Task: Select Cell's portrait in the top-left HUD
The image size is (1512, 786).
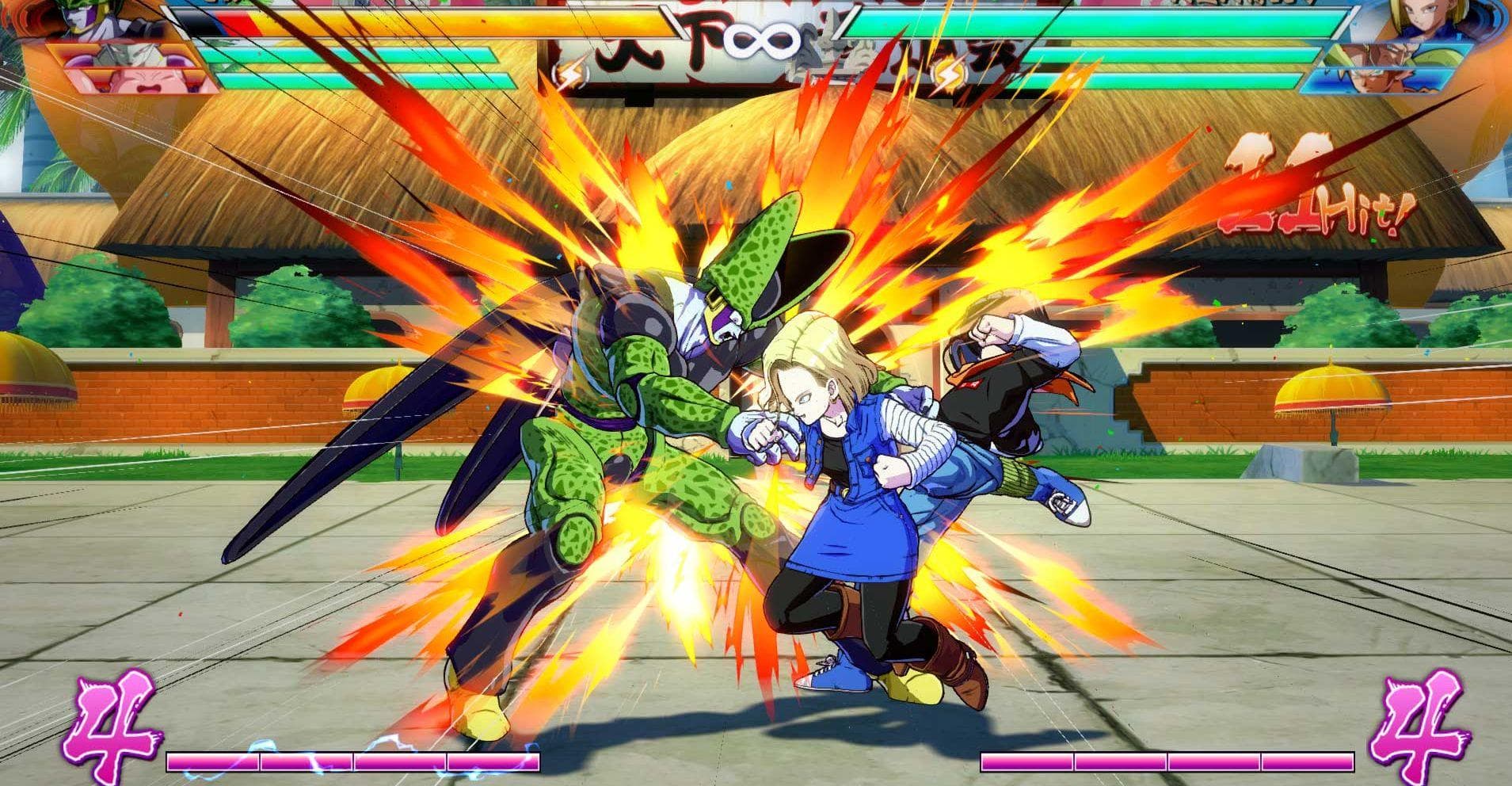Action: 87,20
